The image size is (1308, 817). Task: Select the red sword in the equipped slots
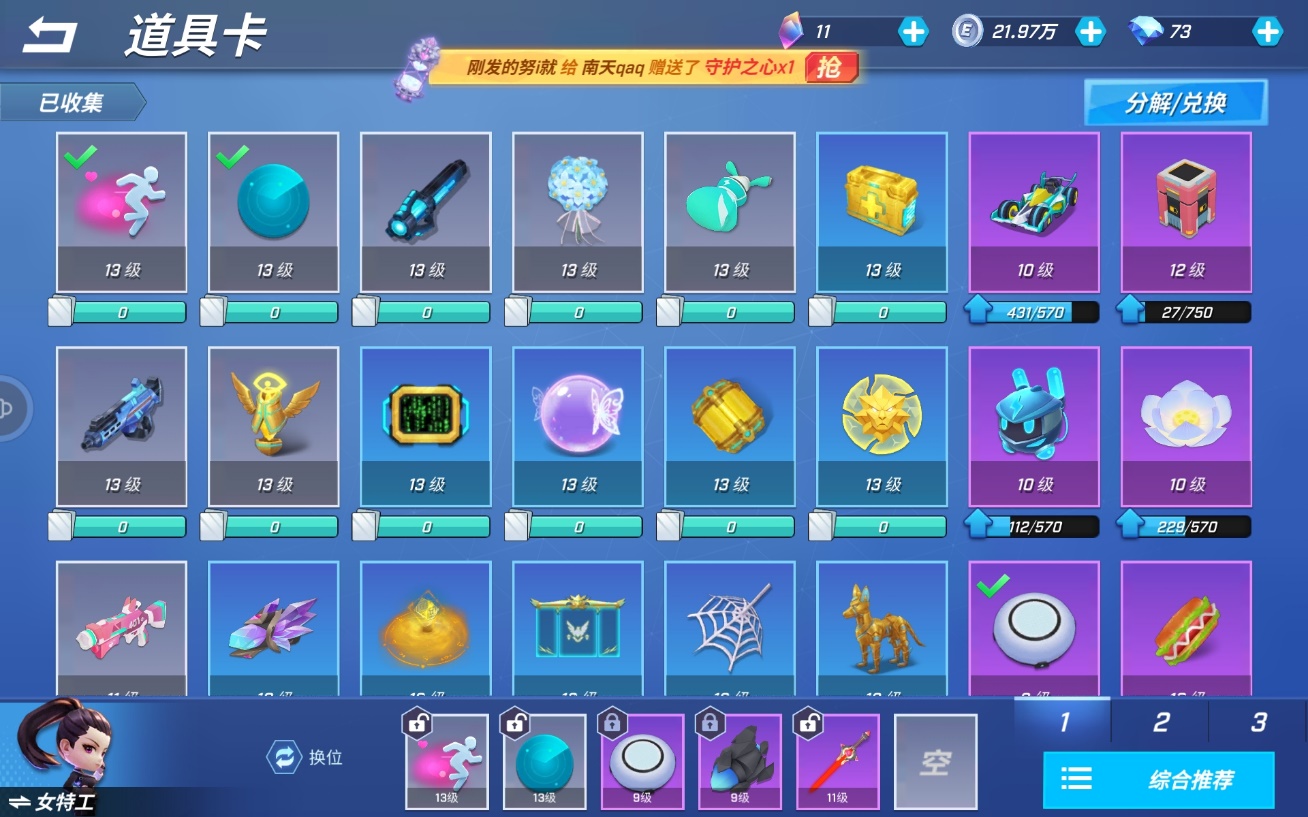tap(838, 762)
